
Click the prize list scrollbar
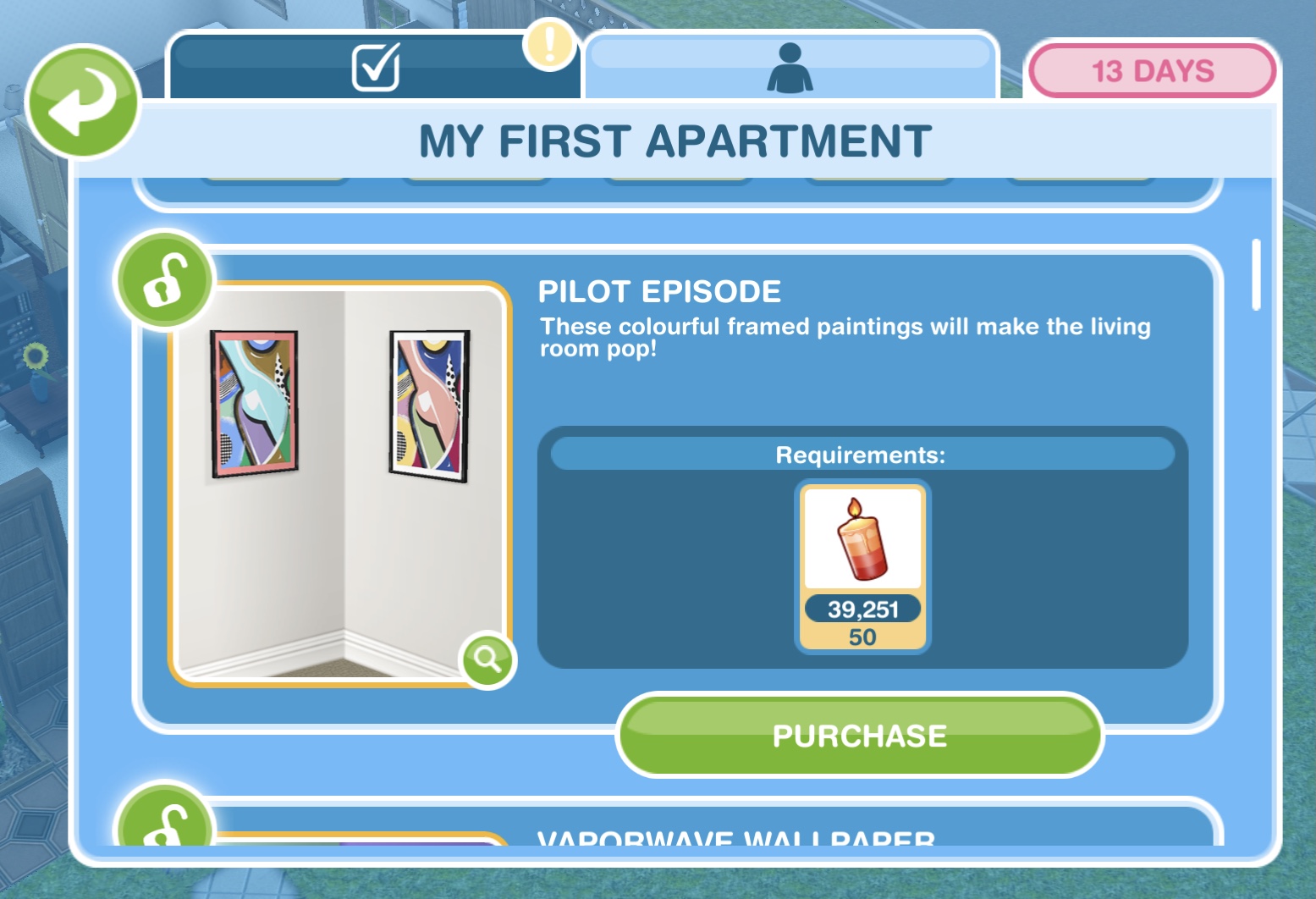point(1256,275)
